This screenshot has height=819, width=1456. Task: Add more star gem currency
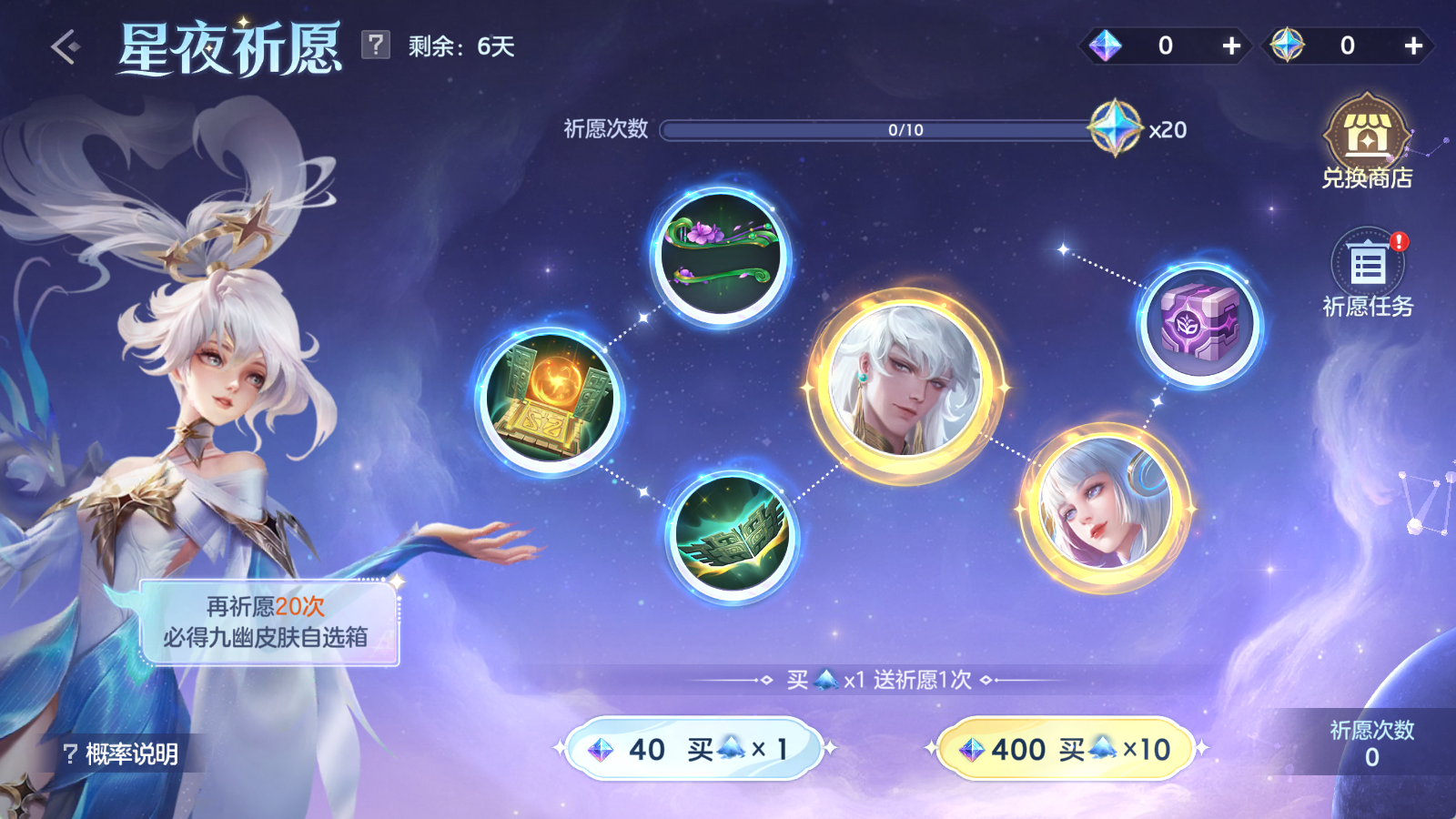[x=1412, y=45]
